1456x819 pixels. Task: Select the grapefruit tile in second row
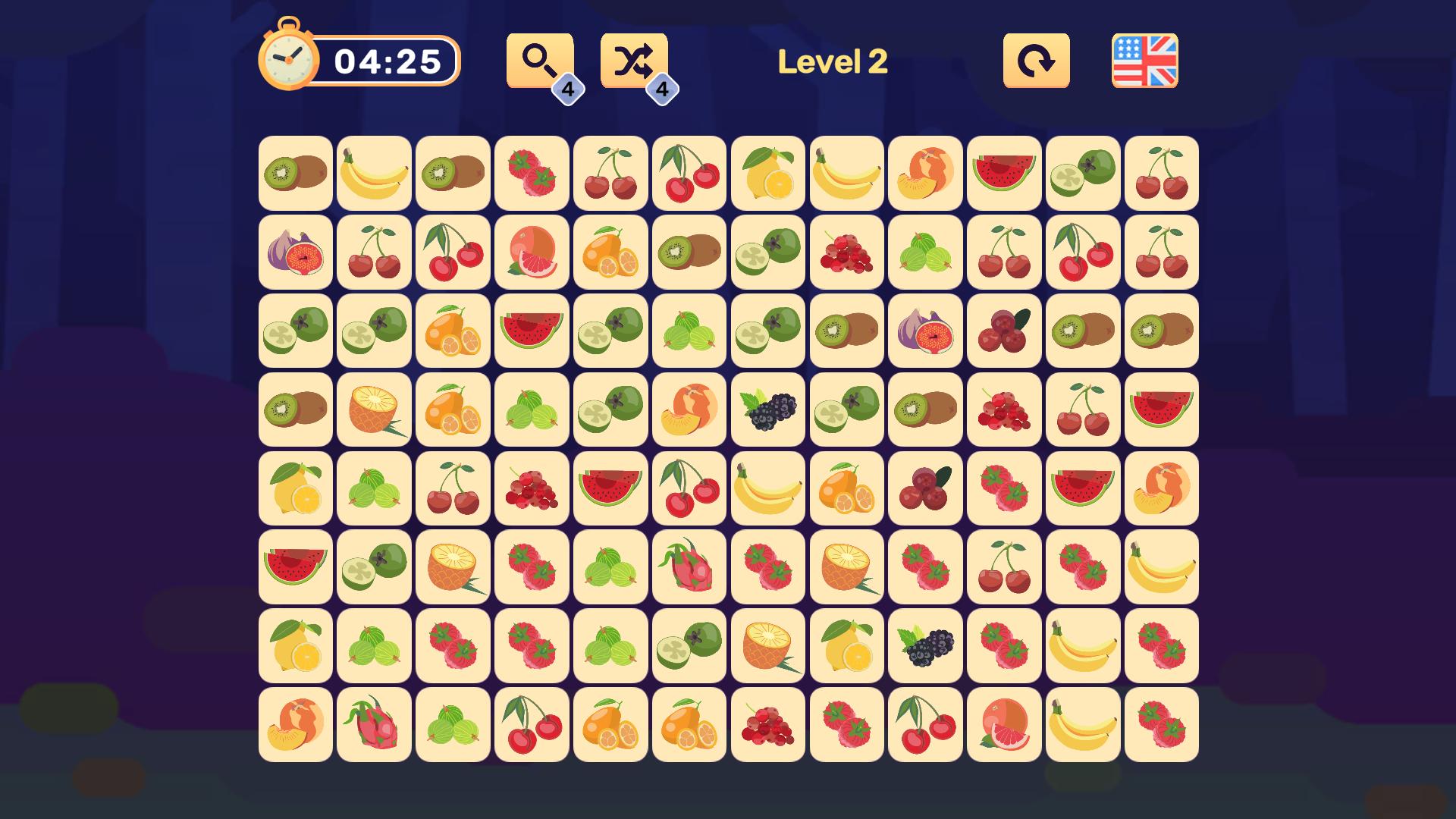[x=531, y=252]
